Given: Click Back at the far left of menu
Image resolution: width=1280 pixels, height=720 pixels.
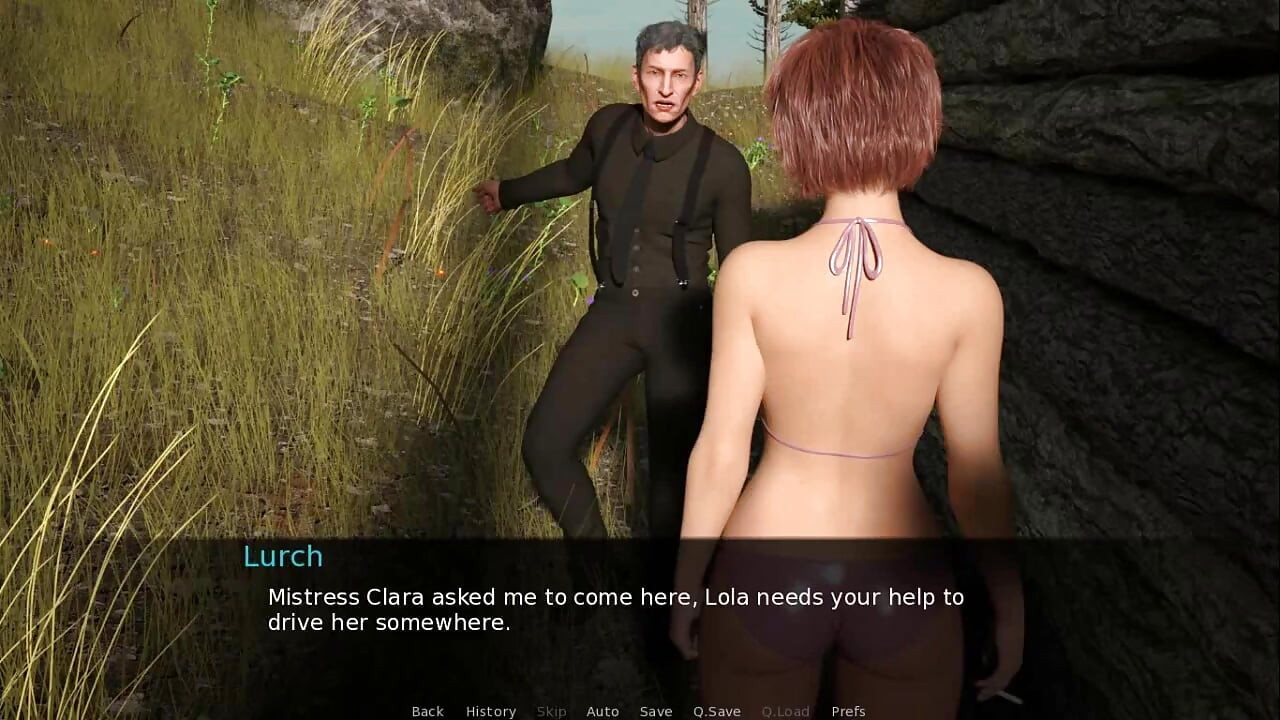Looking at the screenshot, I should pos(427,711).
